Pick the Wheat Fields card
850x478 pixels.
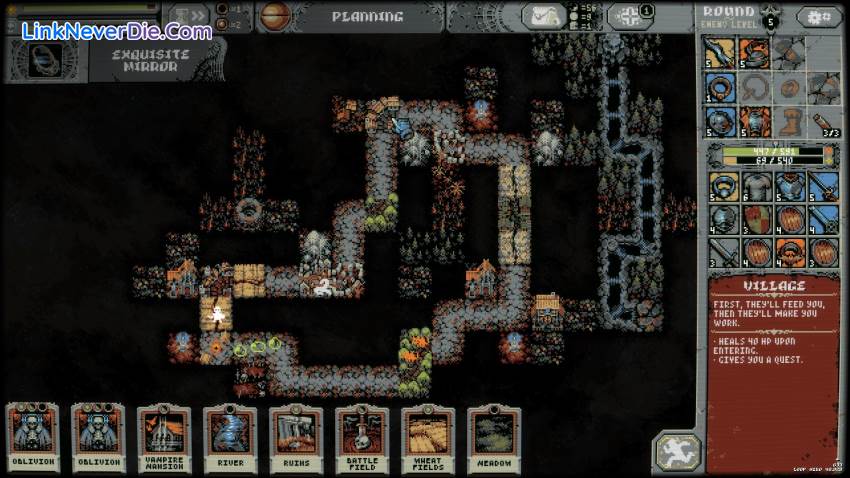pos(428,437)
